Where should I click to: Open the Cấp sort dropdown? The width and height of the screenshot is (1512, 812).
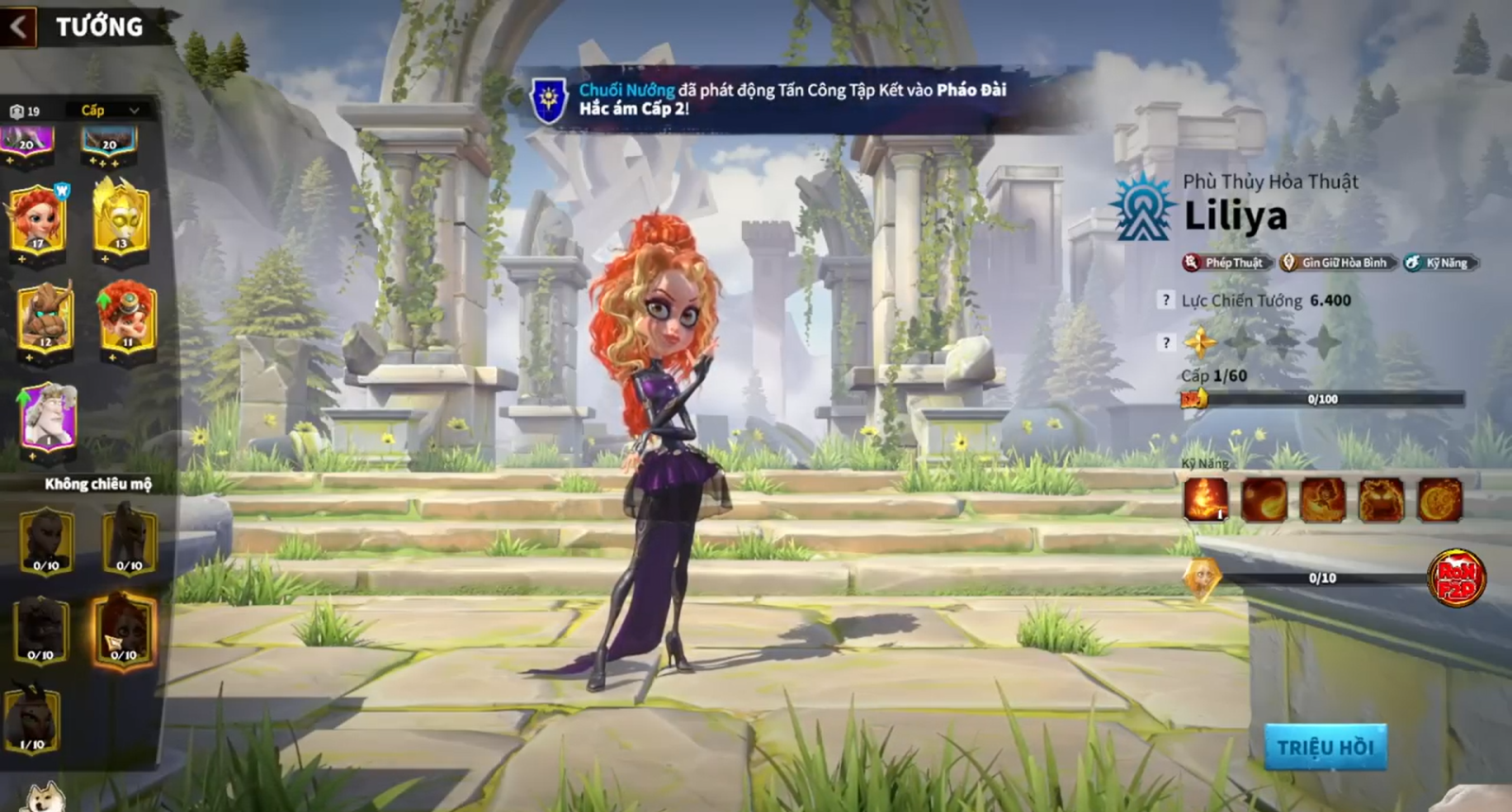point(110,111)
